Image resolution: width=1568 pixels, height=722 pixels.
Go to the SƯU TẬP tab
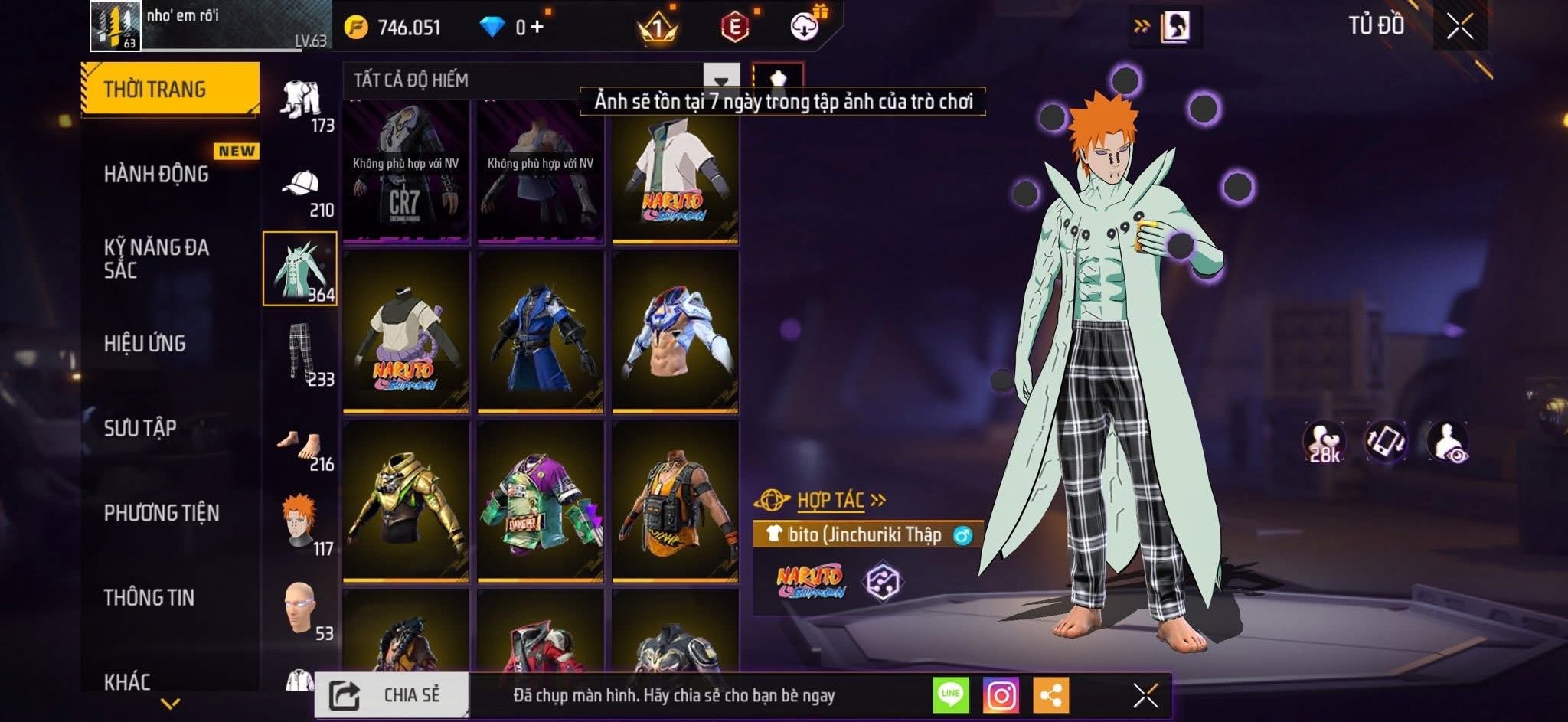(140, 428)
